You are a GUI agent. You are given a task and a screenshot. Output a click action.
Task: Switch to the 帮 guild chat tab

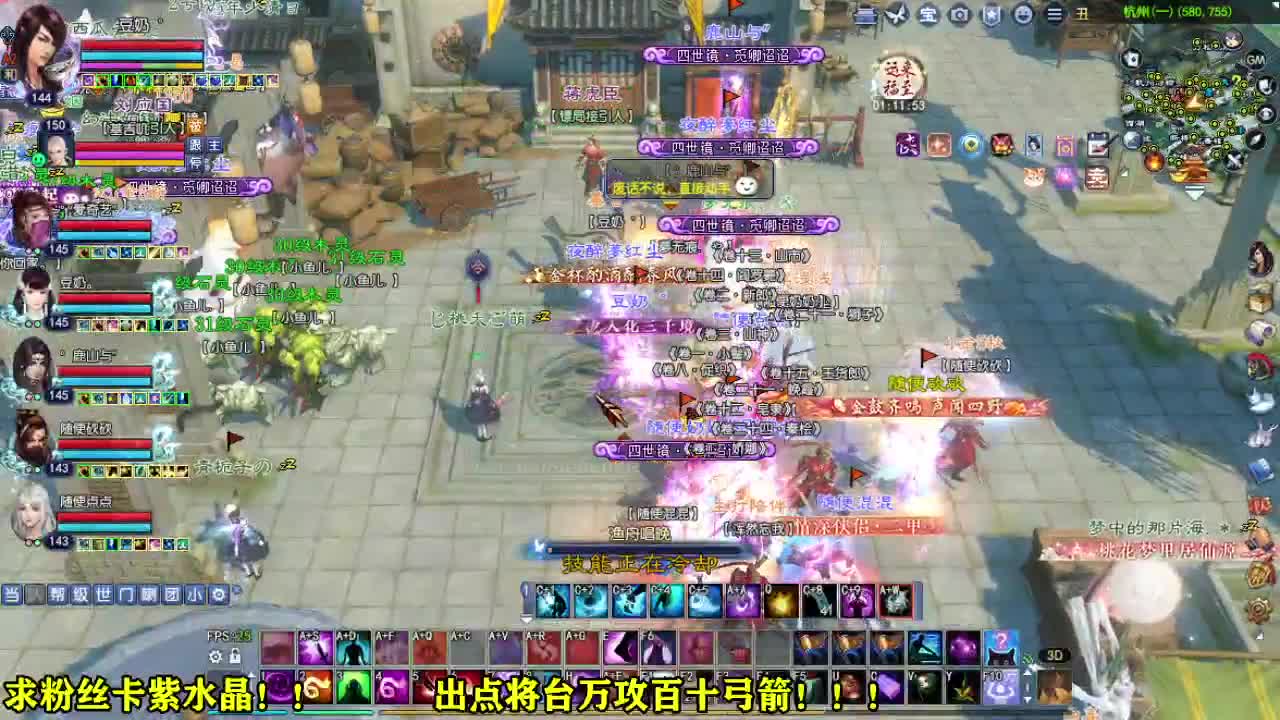(59, 594)
